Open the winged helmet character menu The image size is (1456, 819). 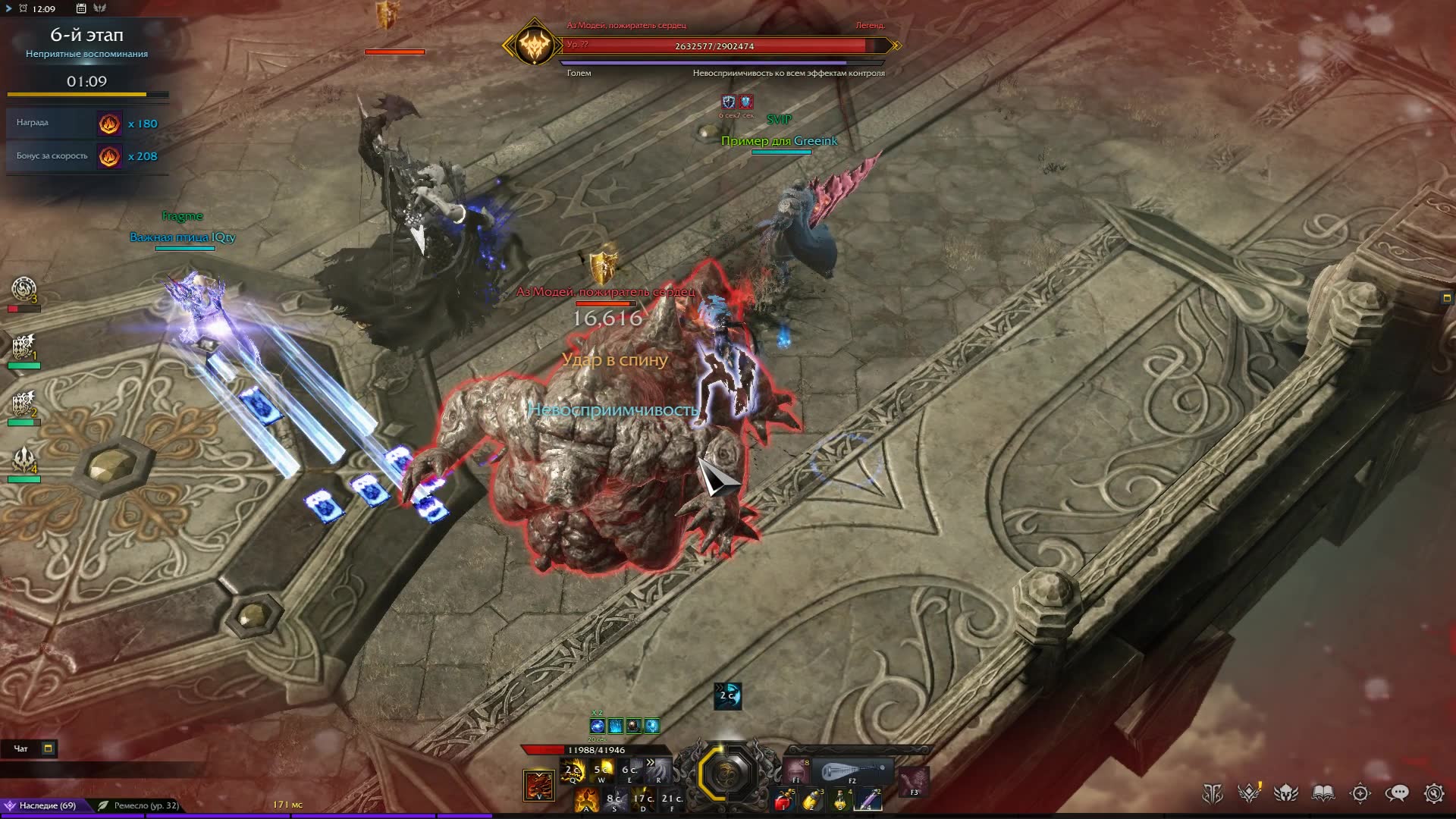pos(1286,793)
